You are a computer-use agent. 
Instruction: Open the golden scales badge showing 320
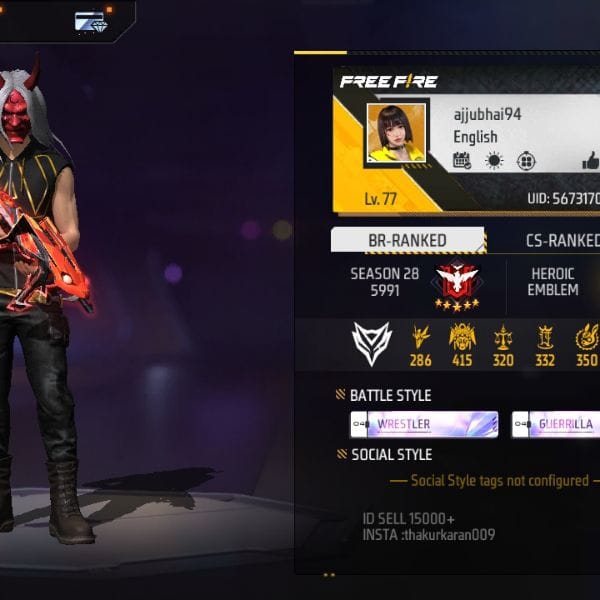tap(503, 338)
